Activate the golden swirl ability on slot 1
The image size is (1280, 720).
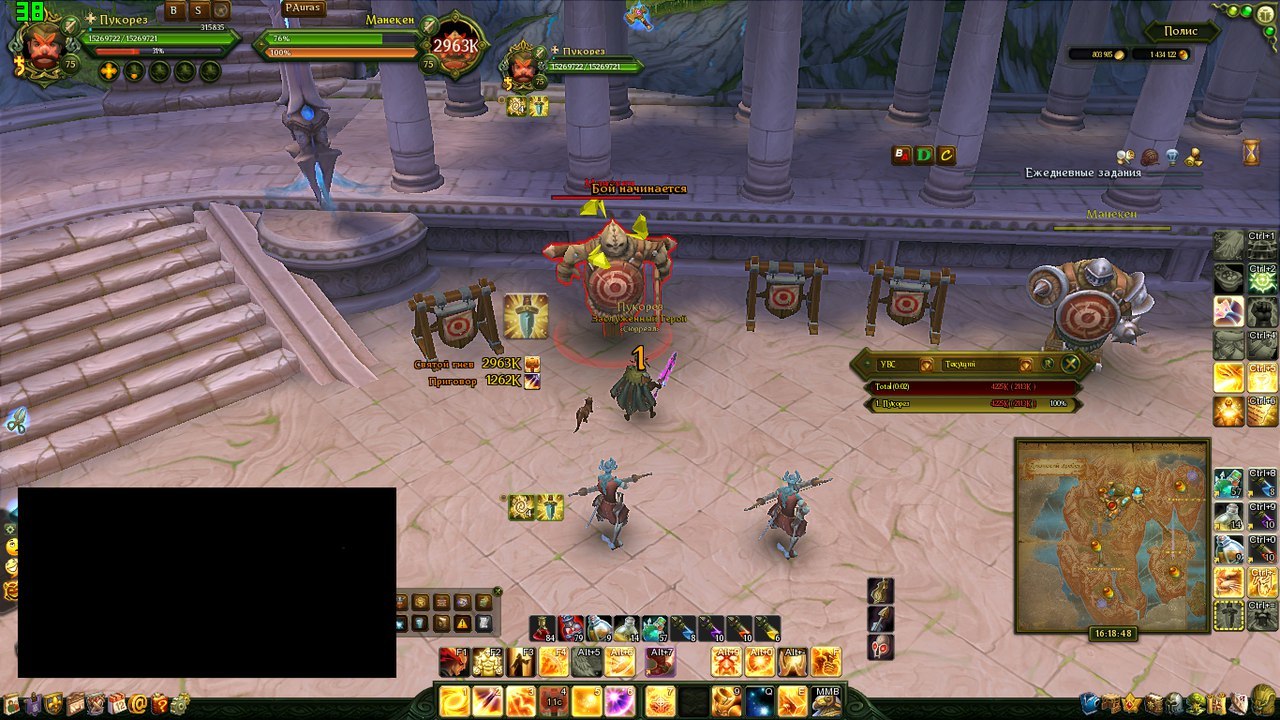pyautogui.click(x=454, y=701)
